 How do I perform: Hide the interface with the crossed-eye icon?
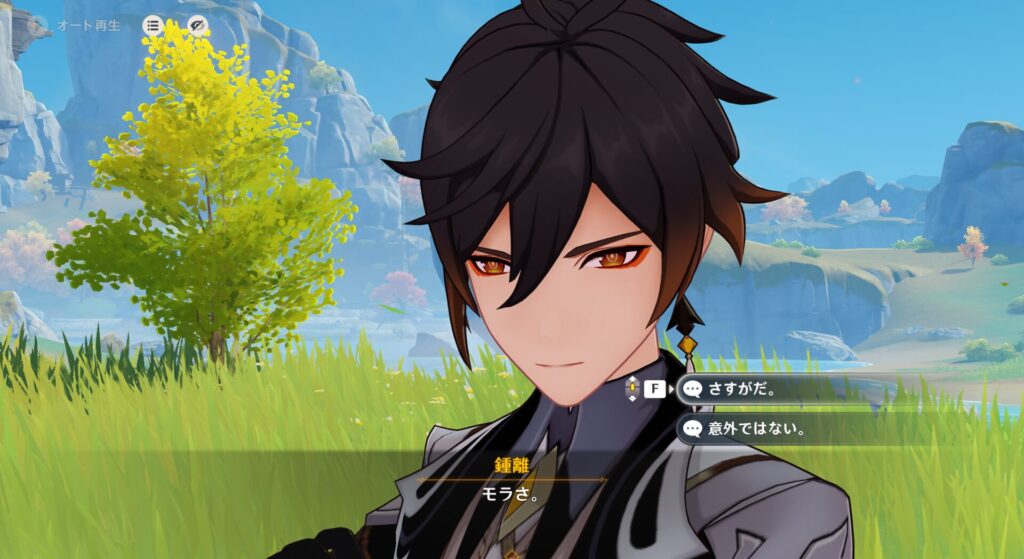198,25
